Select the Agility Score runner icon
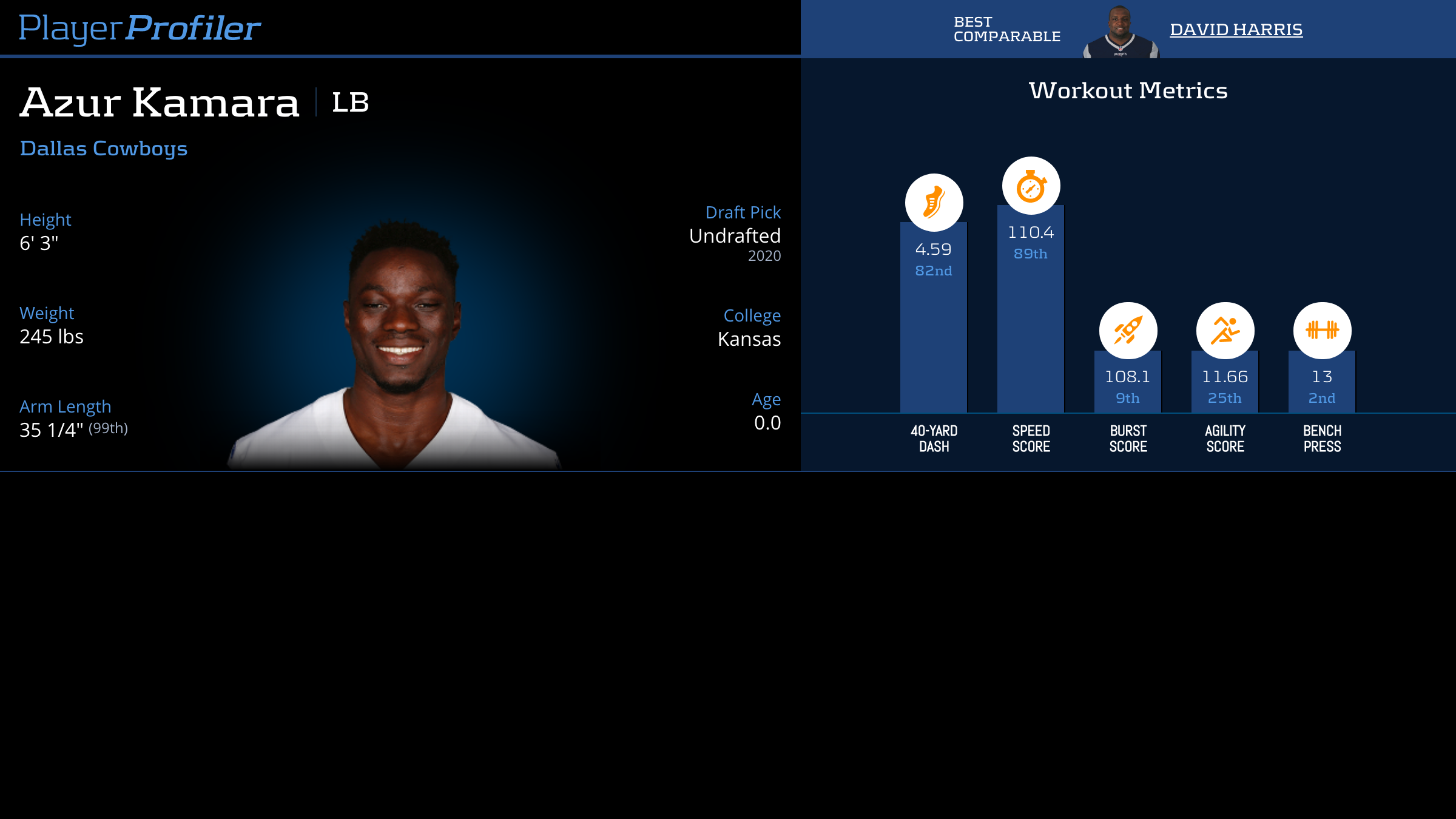The image size is (1456, 819). [x=1225, y=331]
